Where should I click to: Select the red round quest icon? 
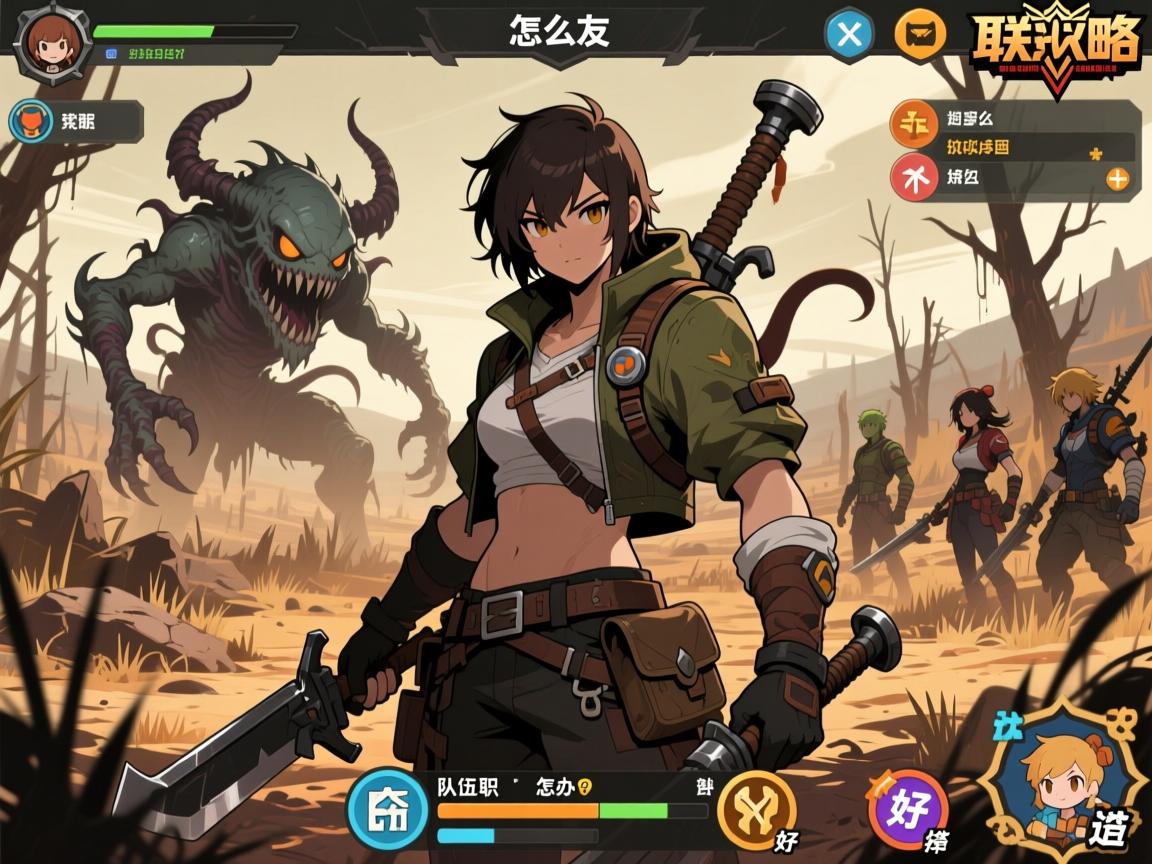pyautogui.click(x=914, y=180)
